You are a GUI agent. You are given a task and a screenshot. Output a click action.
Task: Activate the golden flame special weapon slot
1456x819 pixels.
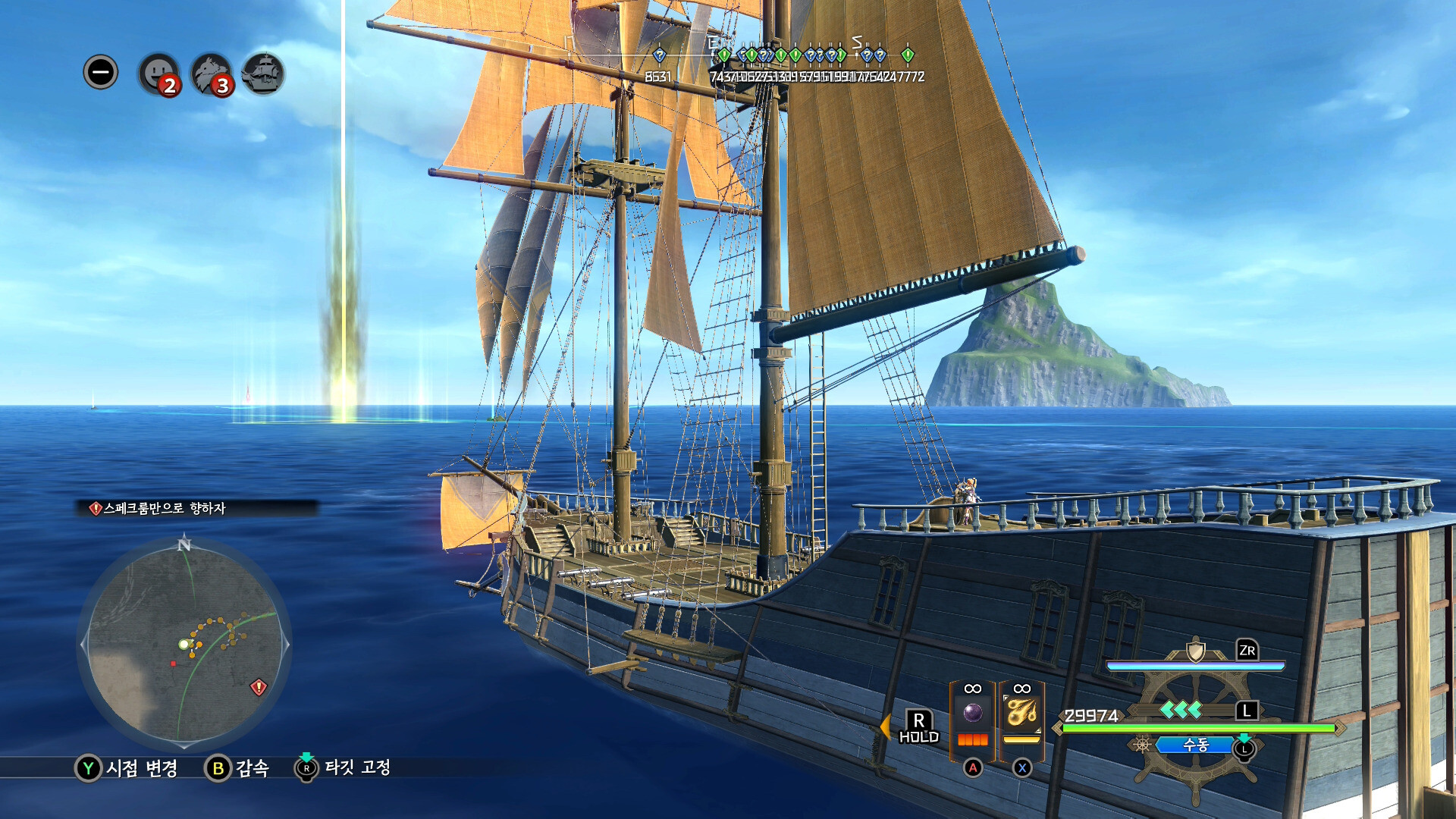(1021, 713)
